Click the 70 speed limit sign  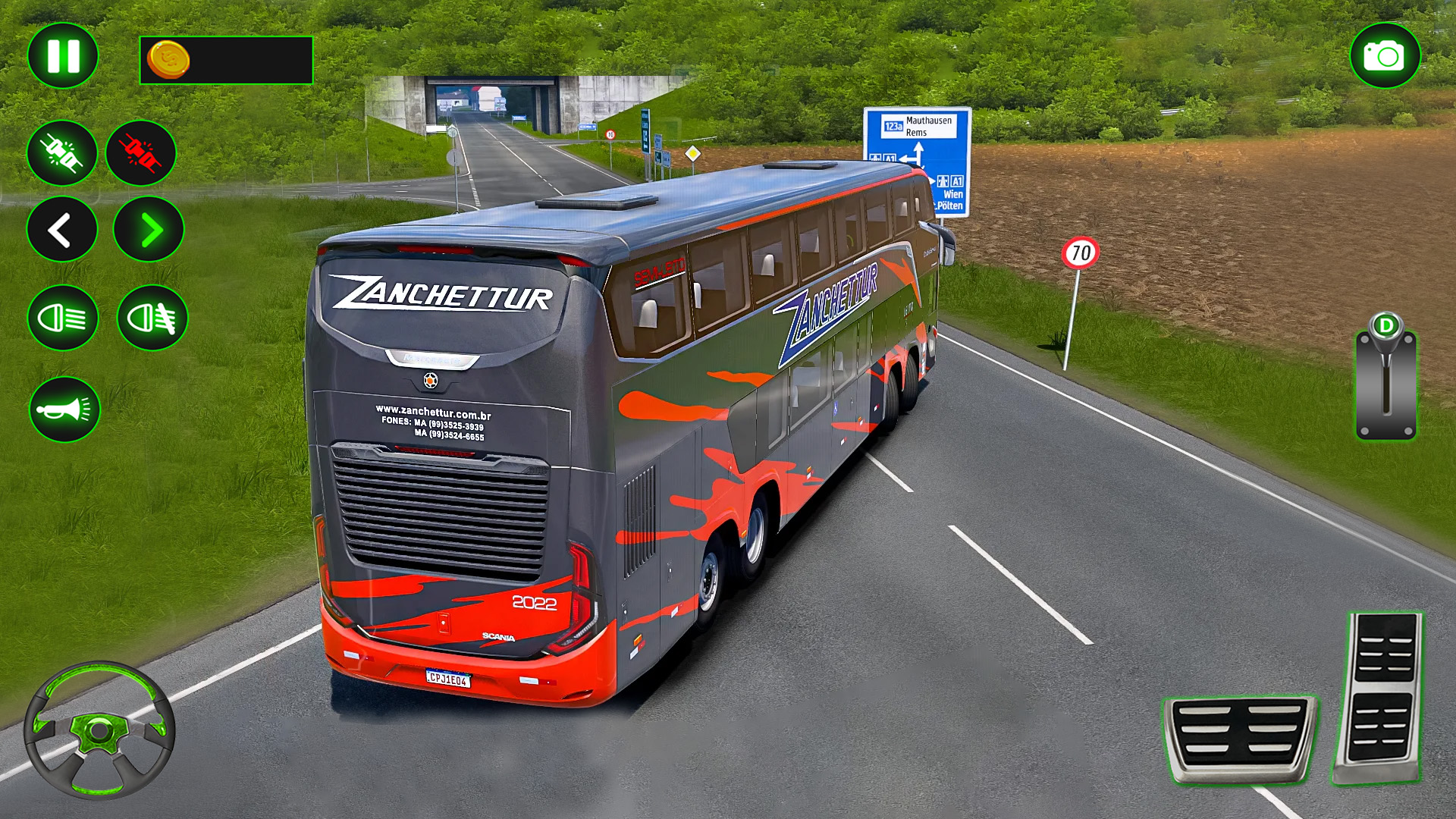point(1080,253)
